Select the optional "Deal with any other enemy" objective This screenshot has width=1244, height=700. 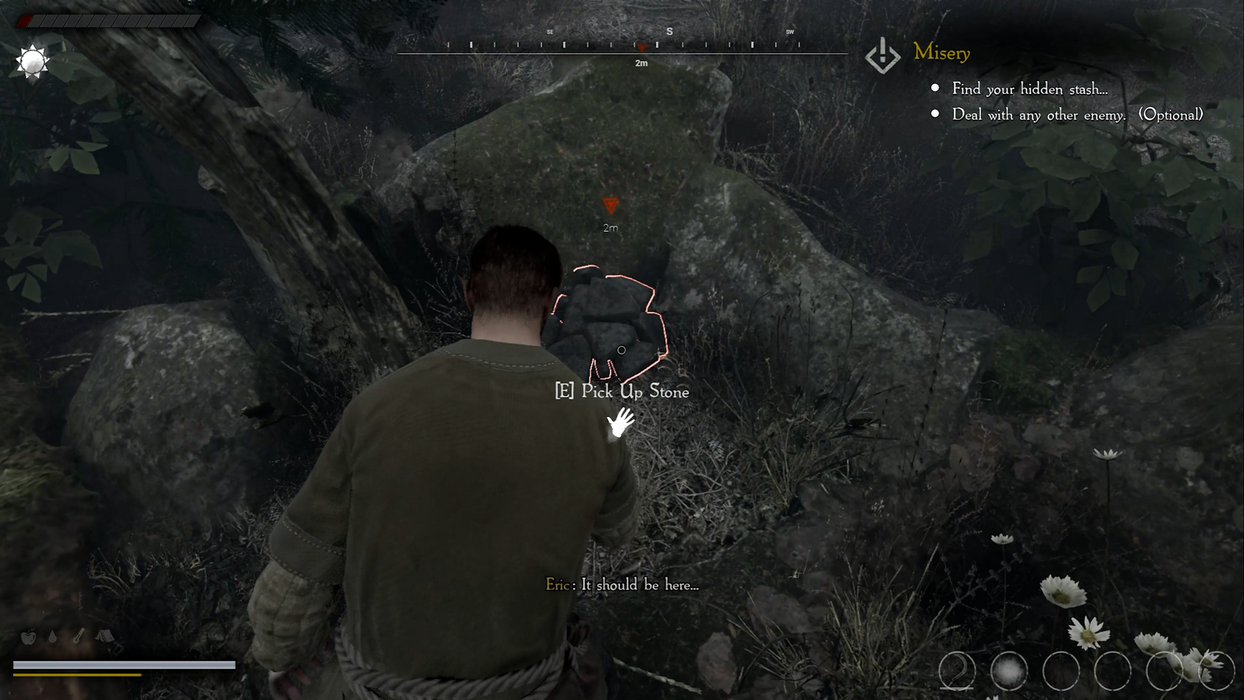(x=1076, y=115)
